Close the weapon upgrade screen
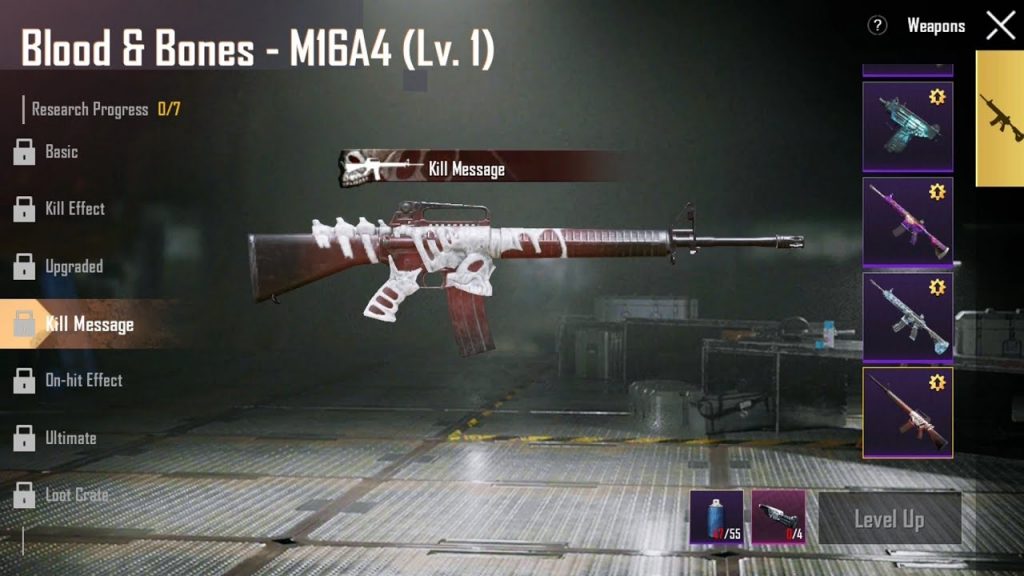Image resolution: width=1024 pixels, height=576 pixels. 1000,26
